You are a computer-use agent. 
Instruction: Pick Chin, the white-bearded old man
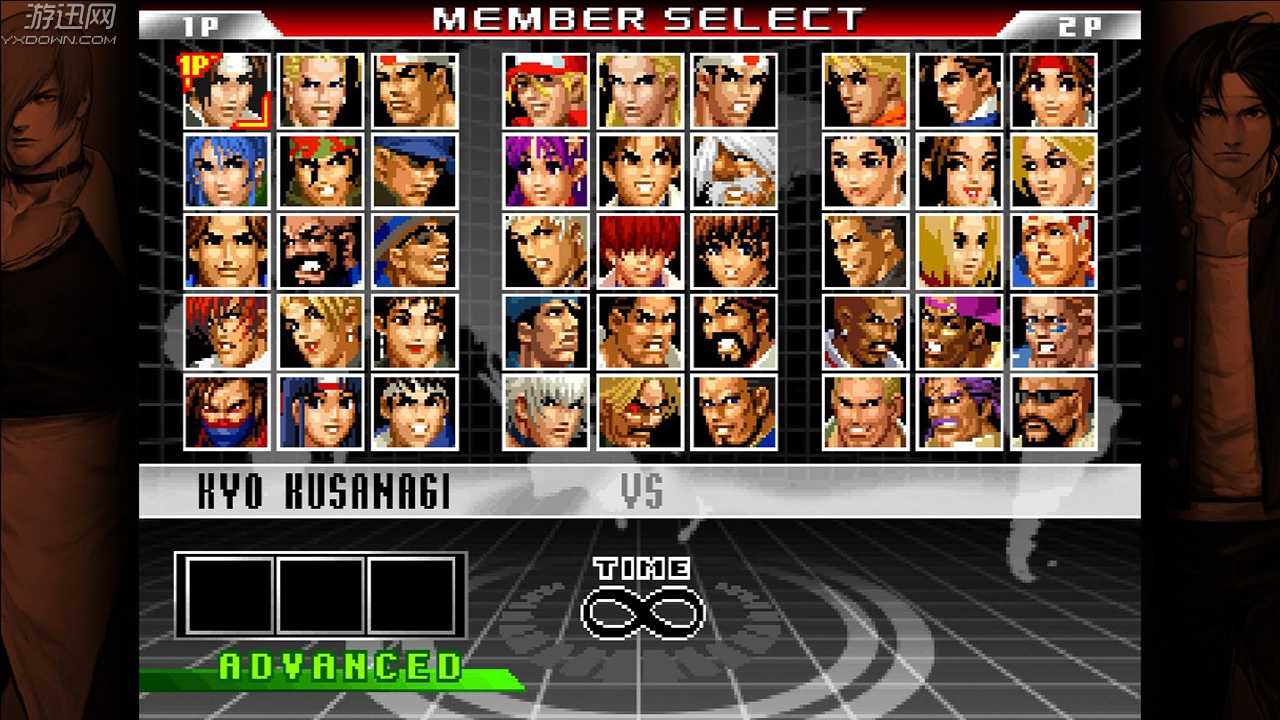coord(733,171)
